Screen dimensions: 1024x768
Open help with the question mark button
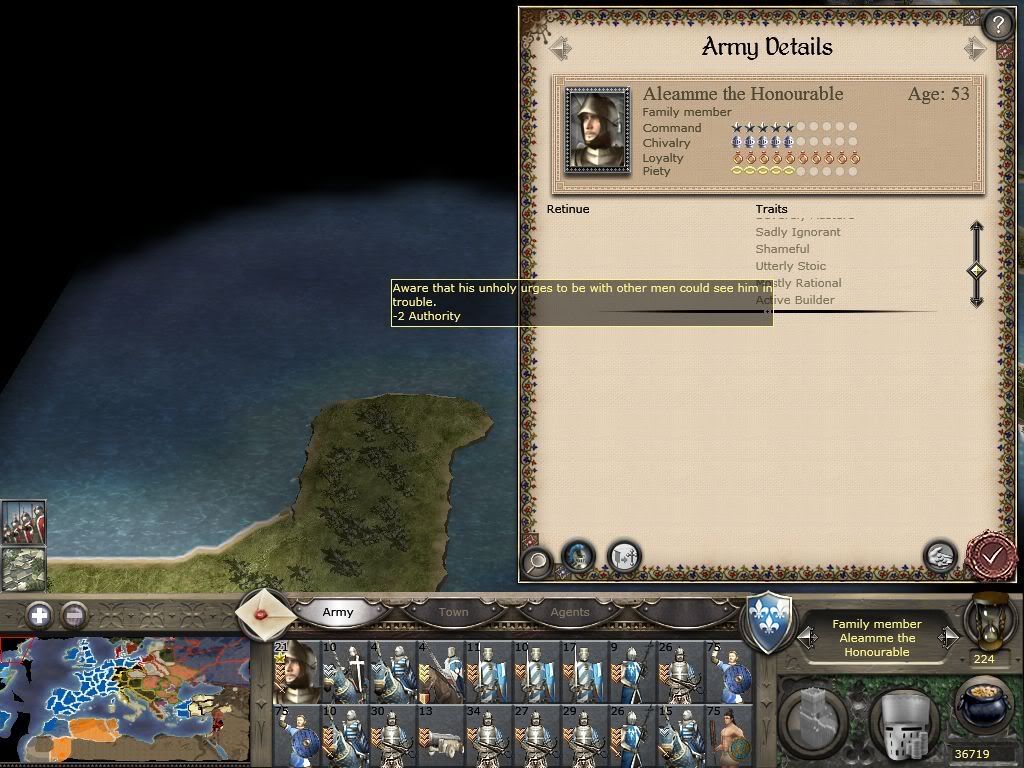[997, 24]
